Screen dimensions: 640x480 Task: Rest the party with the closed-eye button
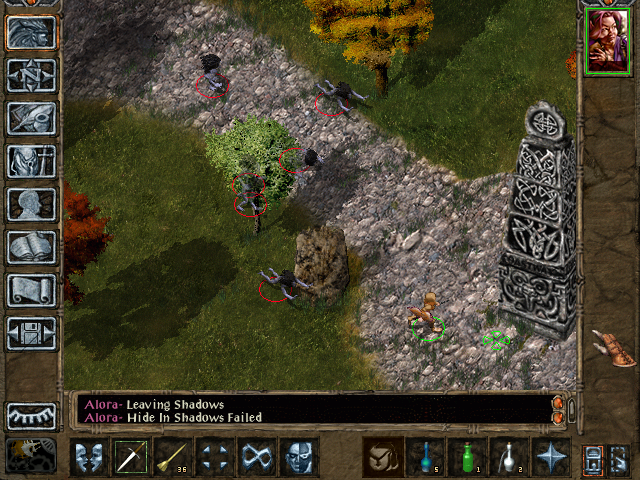click(31, 415)
